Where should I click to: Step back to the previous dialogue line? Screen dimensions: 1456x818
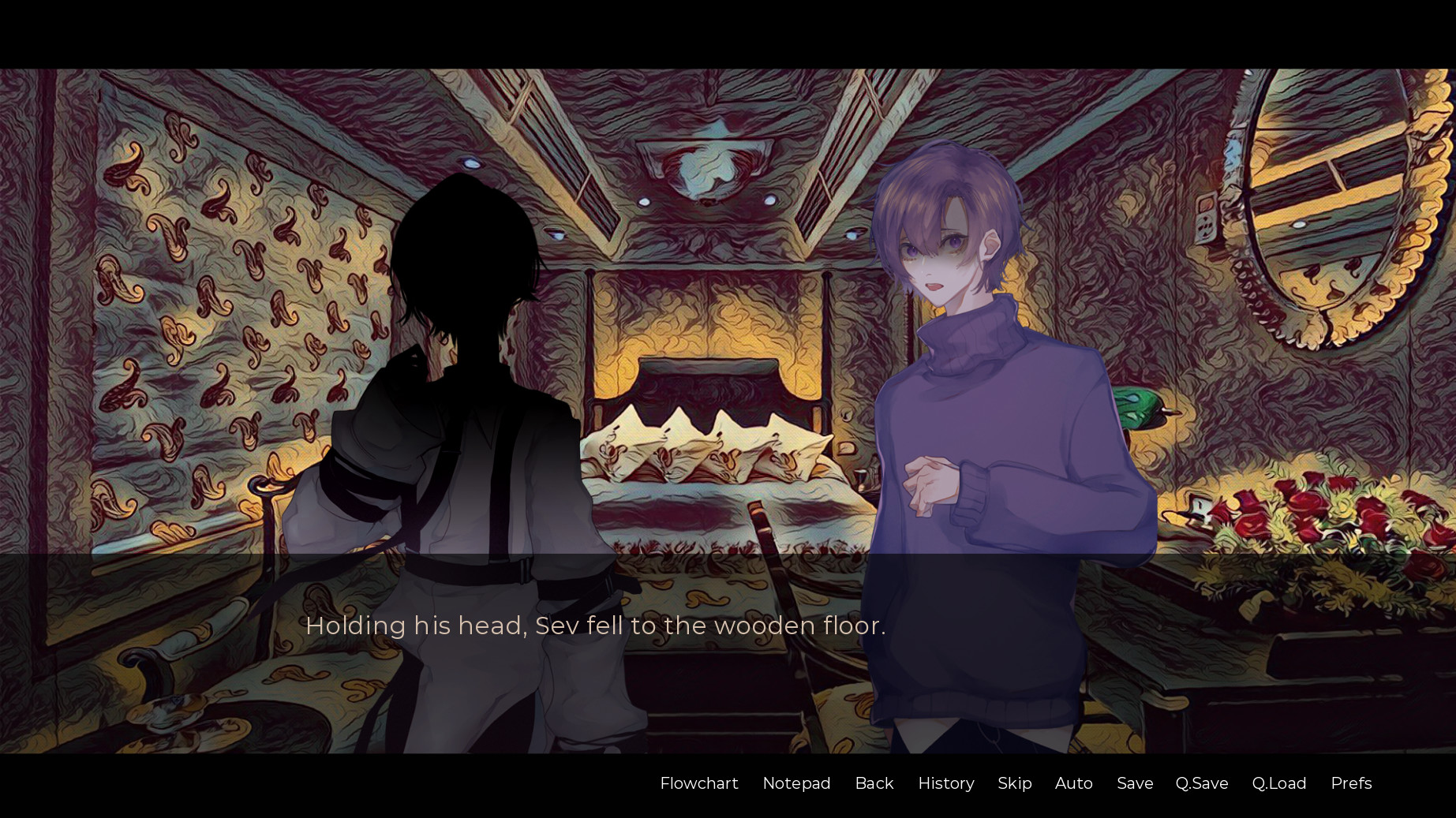(874, 783)
